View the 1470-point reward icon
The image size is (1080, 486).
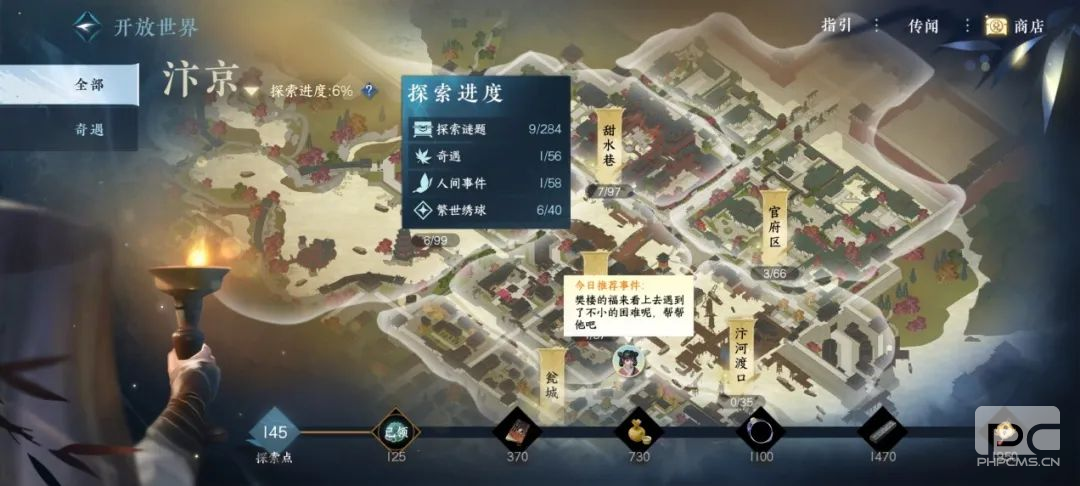click(x=882, y=431)
